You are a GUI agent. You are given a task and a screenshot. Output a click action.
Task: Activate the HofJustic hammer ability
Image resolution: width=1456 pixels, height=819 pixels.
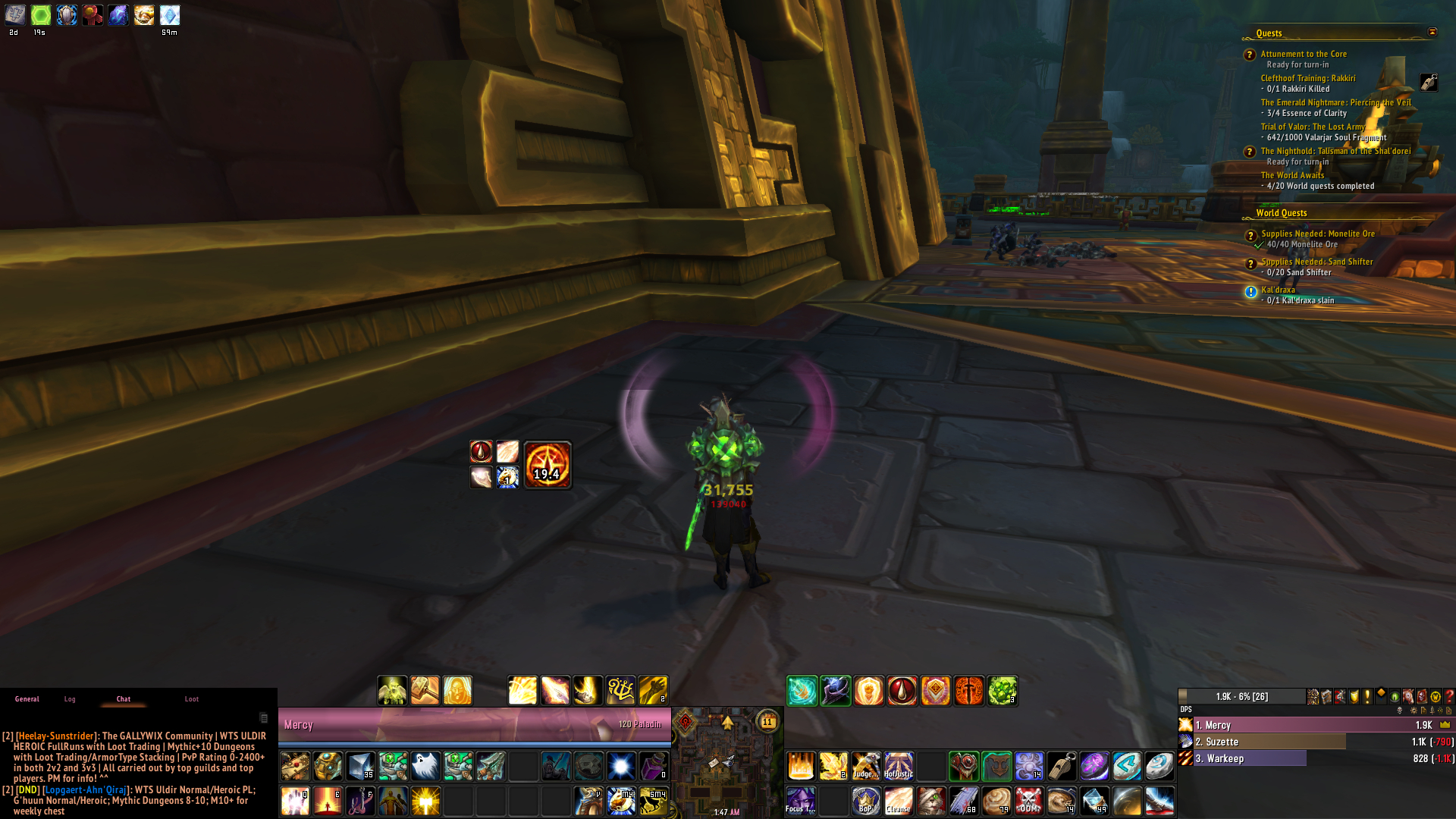pyautogui.click(x=899, y=766)
